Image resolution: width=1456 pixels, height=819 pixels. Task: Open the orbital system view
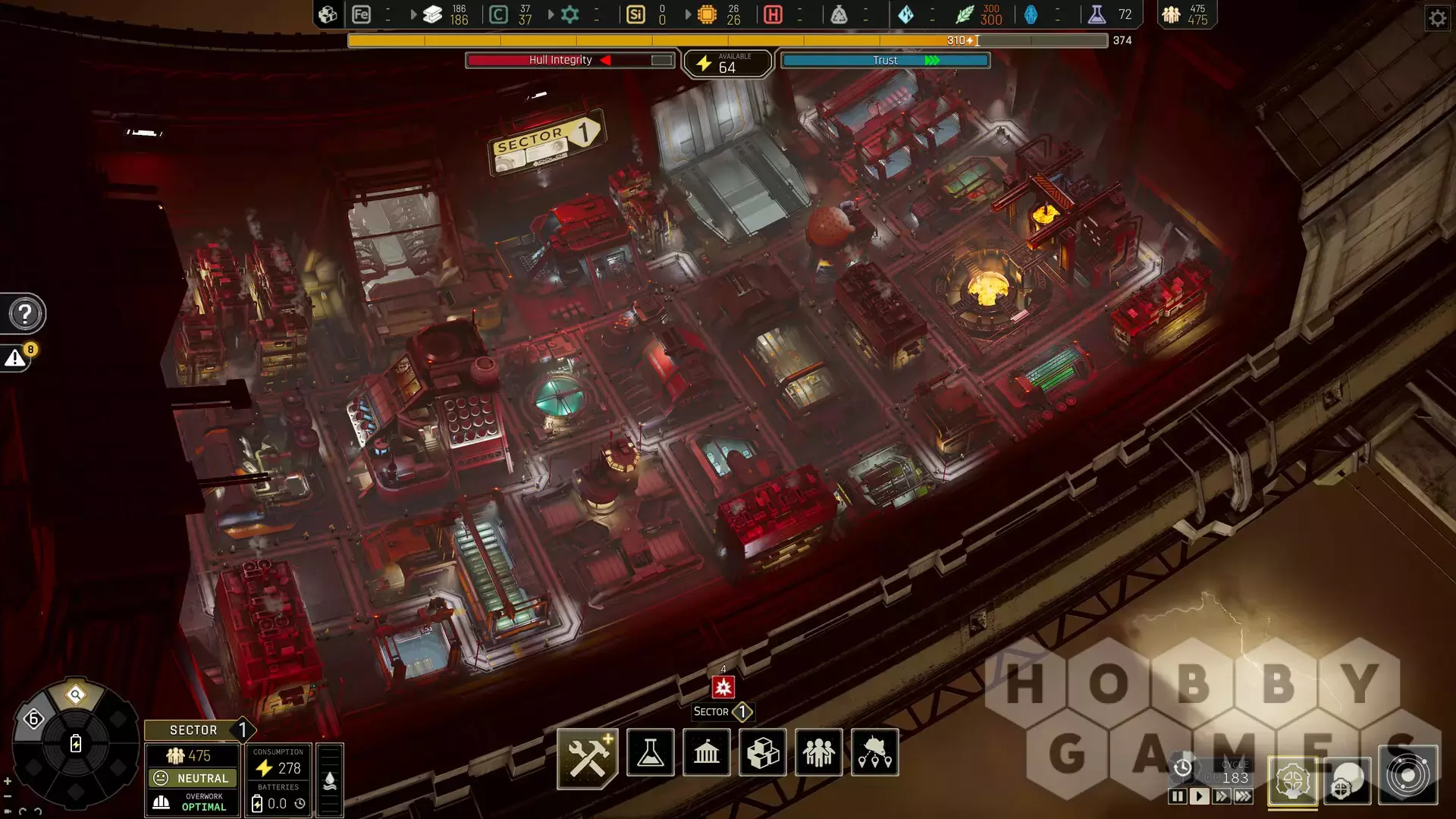1408,776
